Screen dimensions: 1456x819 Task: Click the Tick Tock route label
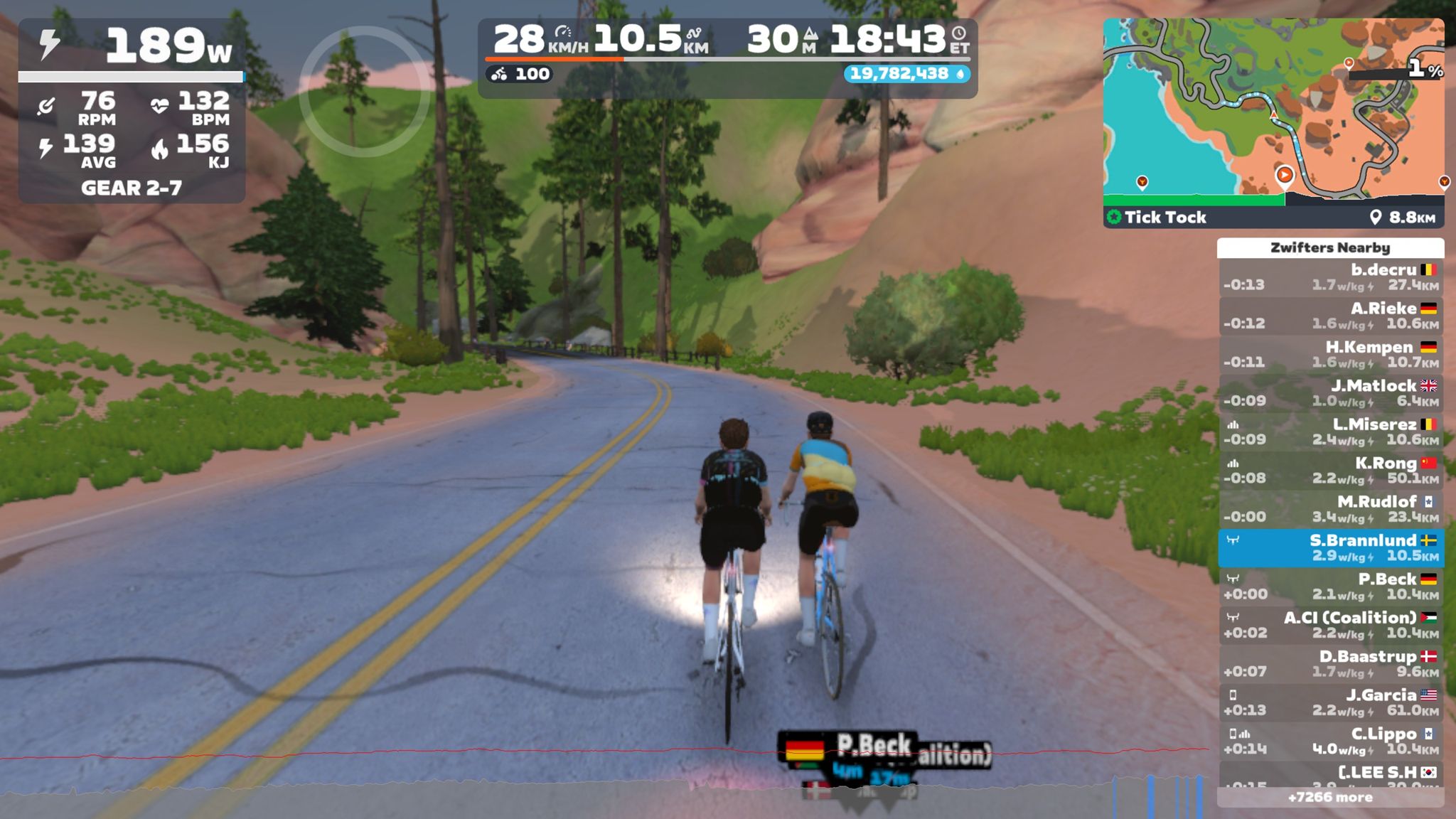point(1165,218)
